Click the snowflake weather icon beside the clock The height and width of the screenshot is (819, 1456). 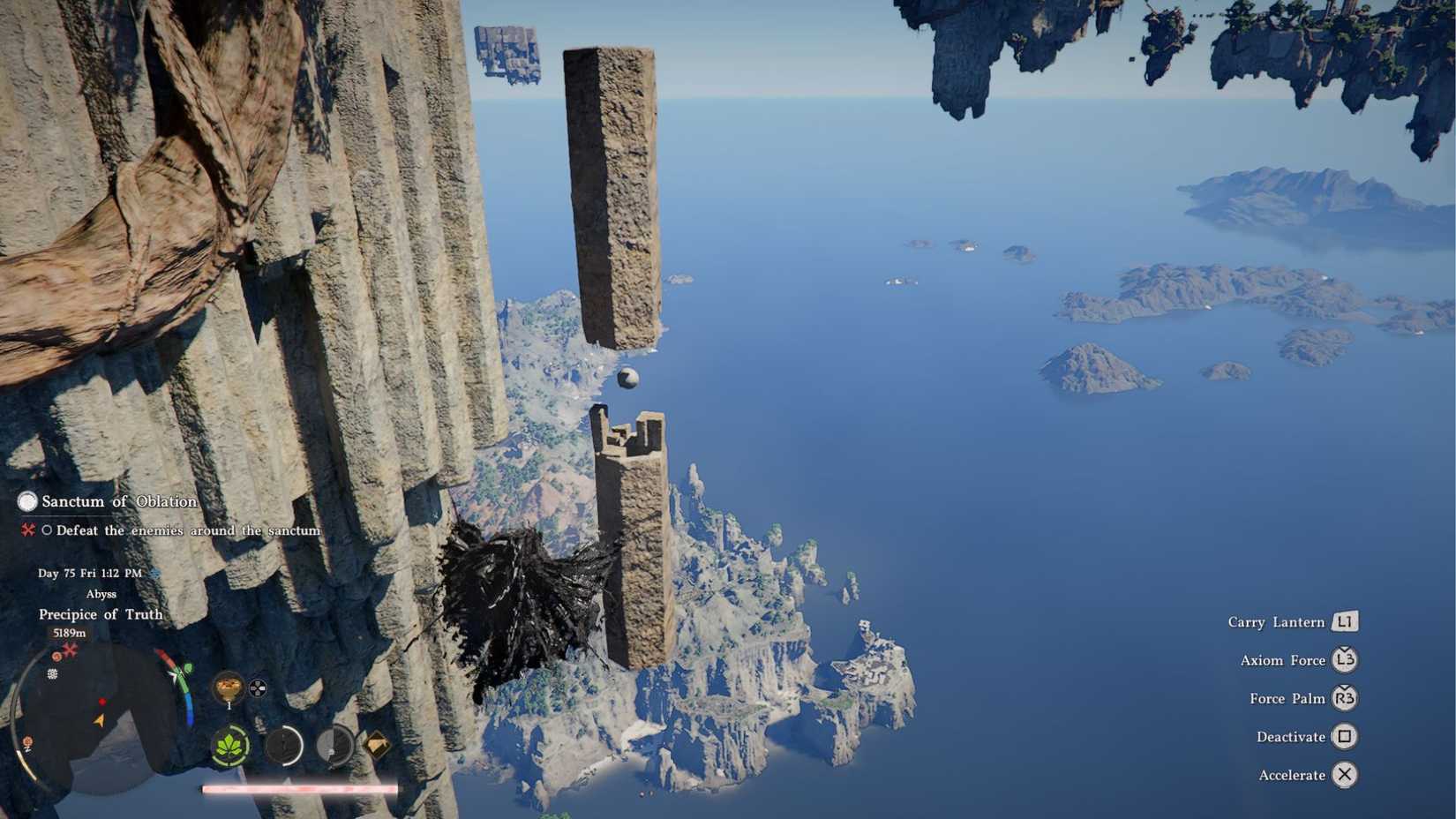pos(154,572)
